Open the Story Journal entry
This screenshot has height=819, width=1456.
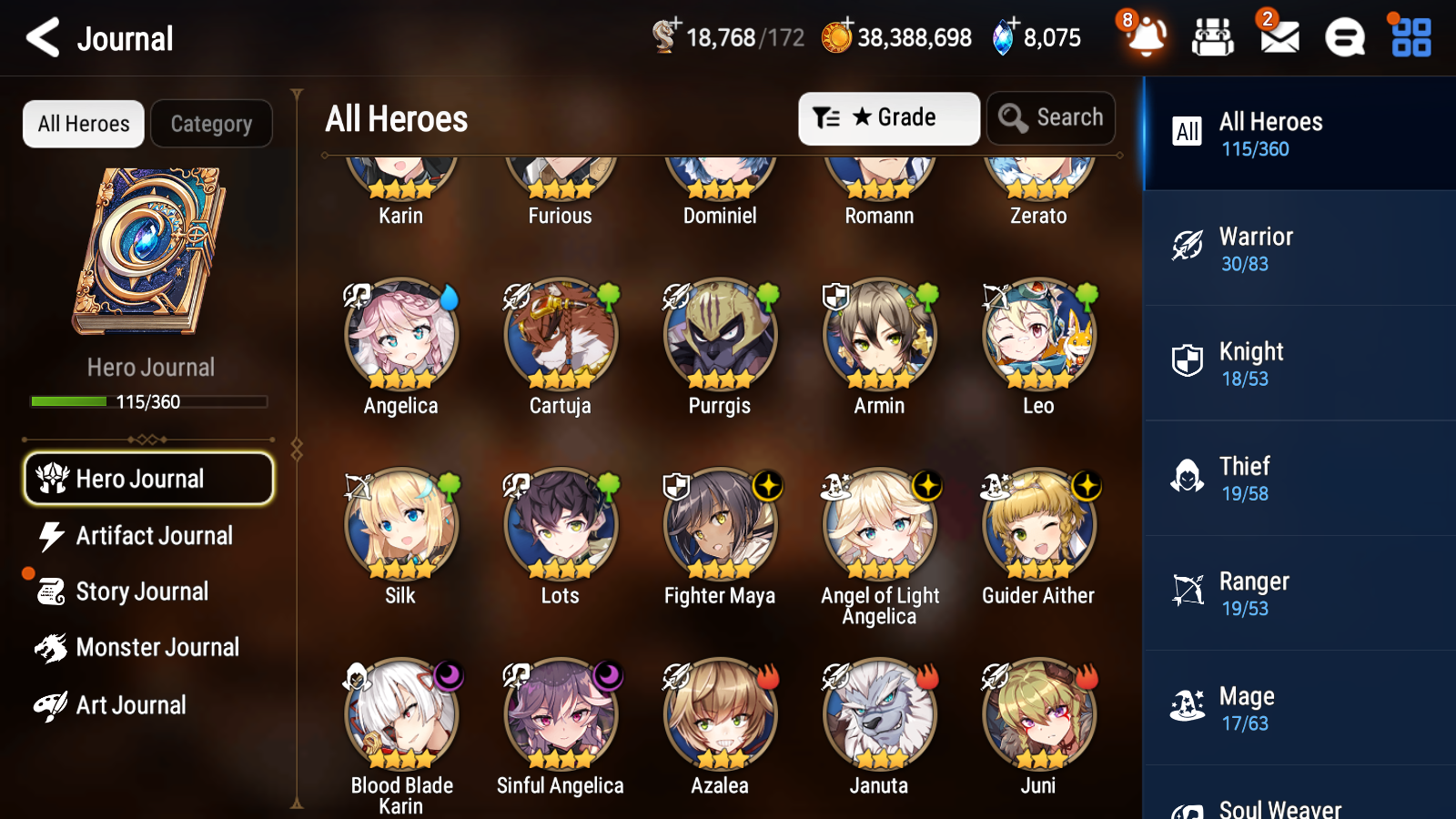(x=143, y=591)
